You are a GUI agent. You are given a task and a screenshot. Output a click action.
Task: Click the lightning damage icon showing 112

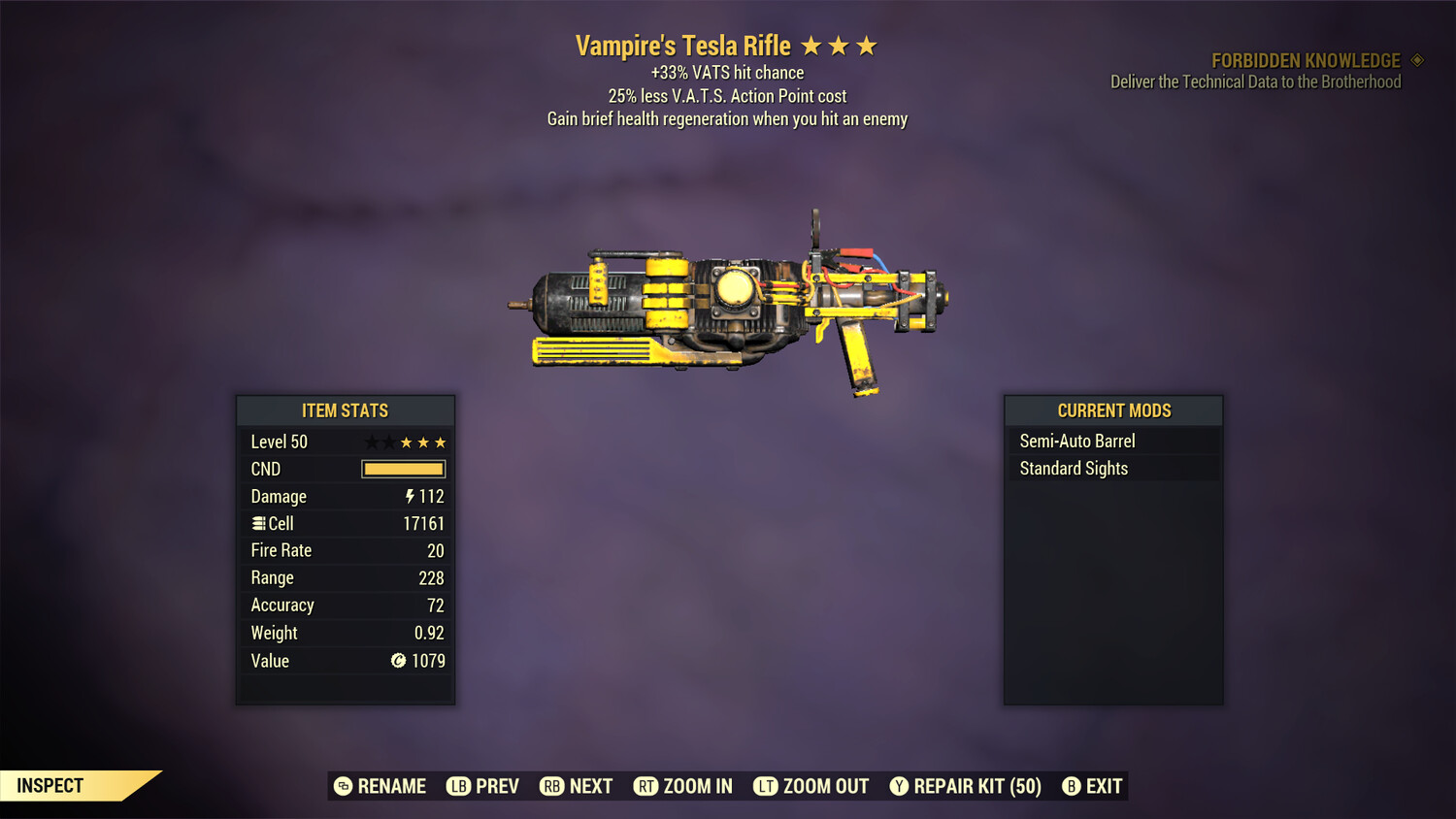412,496
